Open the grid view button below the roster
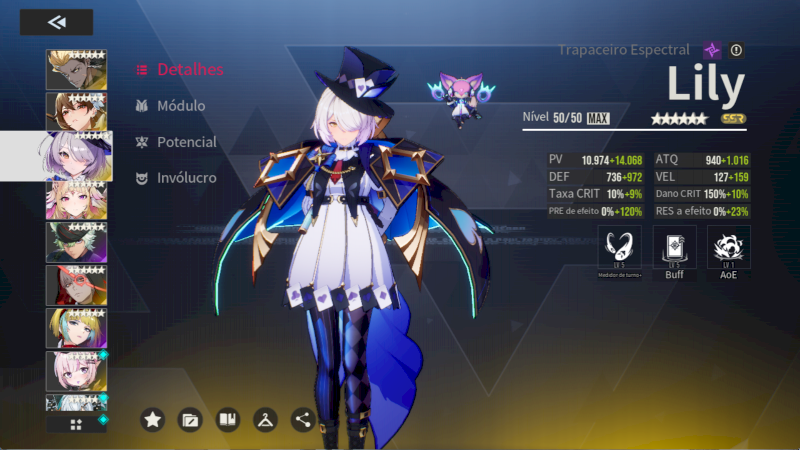 click(76, 424)
